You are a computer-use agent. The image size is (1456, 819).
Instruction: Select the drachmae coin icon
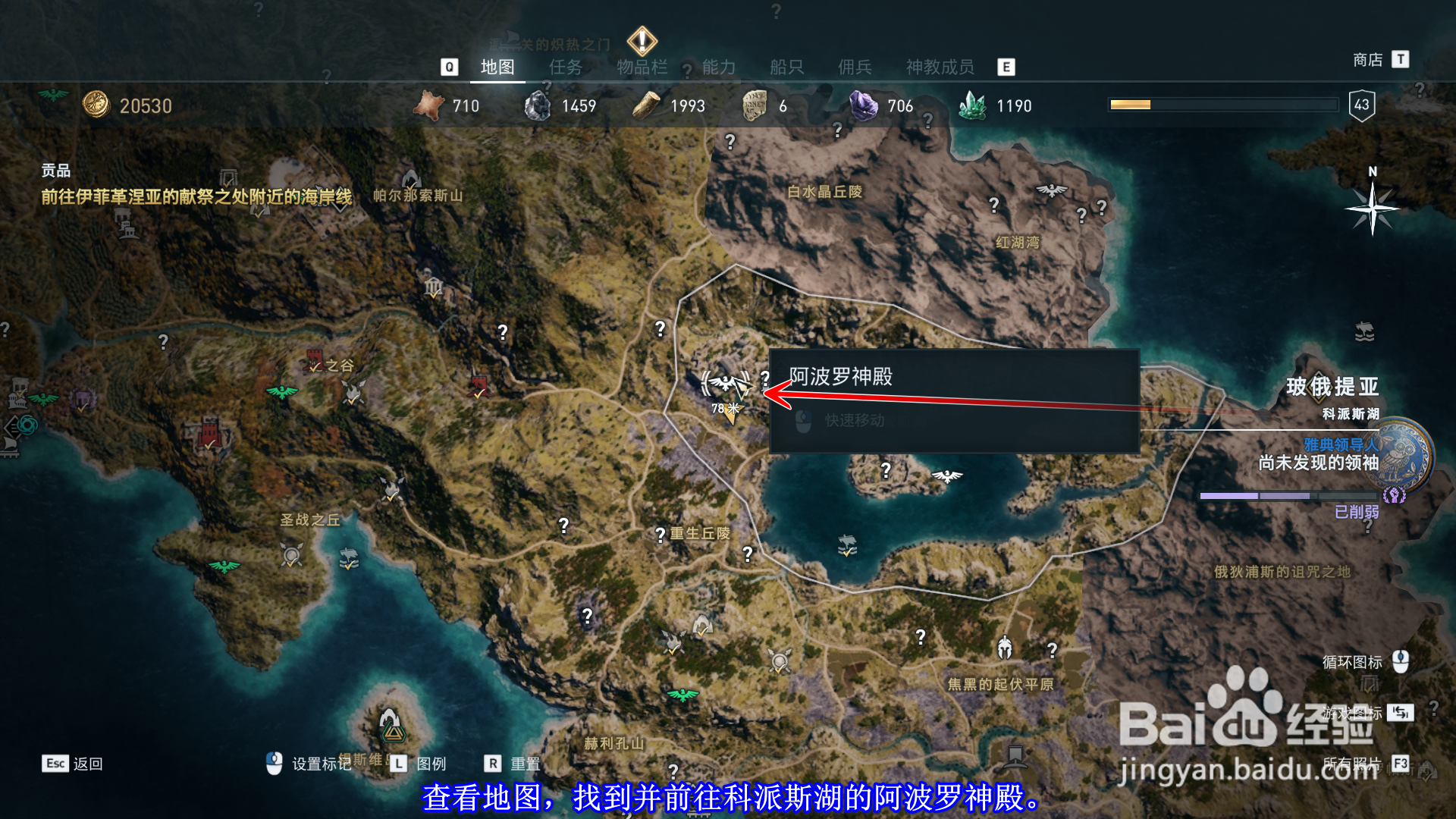pos(97,105)
